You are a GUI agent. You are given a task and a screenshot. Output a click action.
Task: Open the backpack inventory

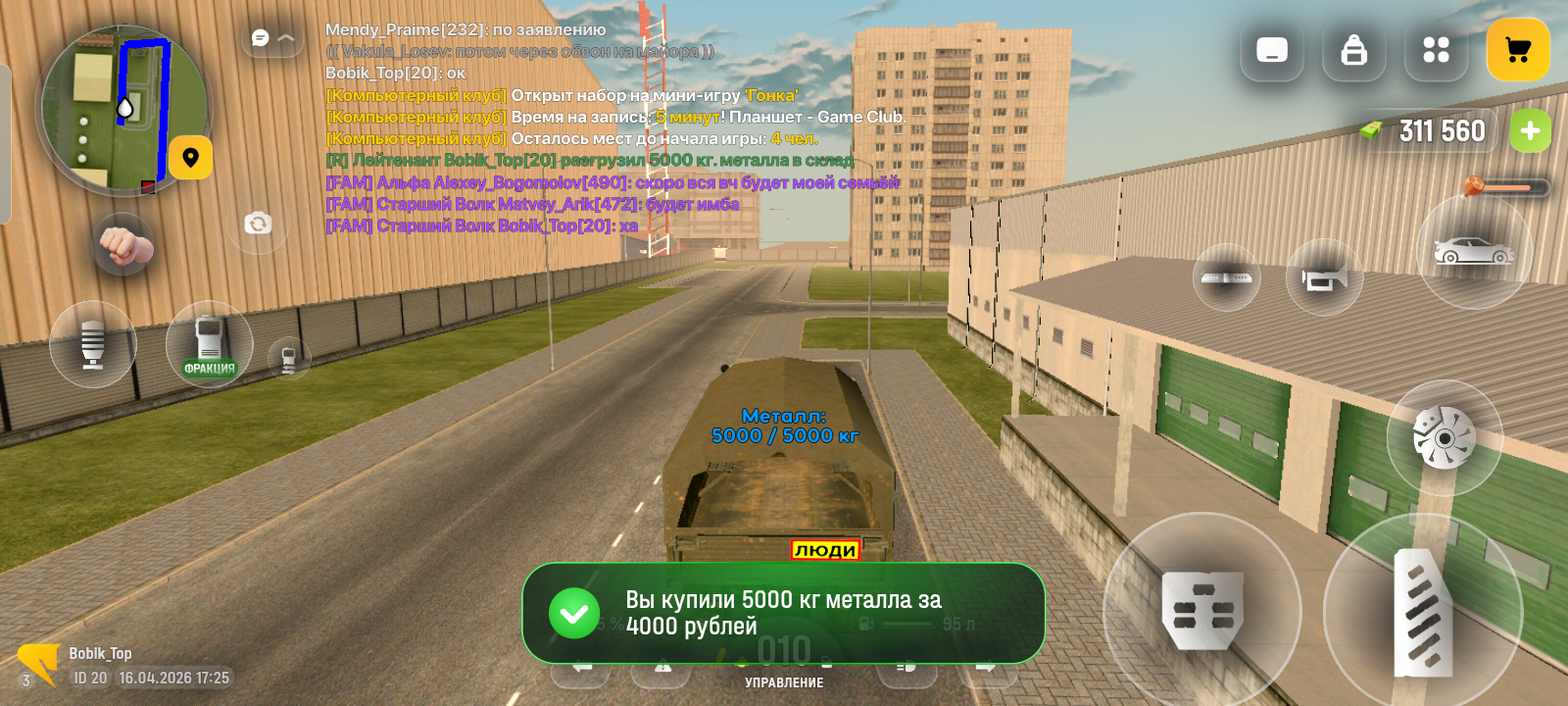coord(1354,50)
